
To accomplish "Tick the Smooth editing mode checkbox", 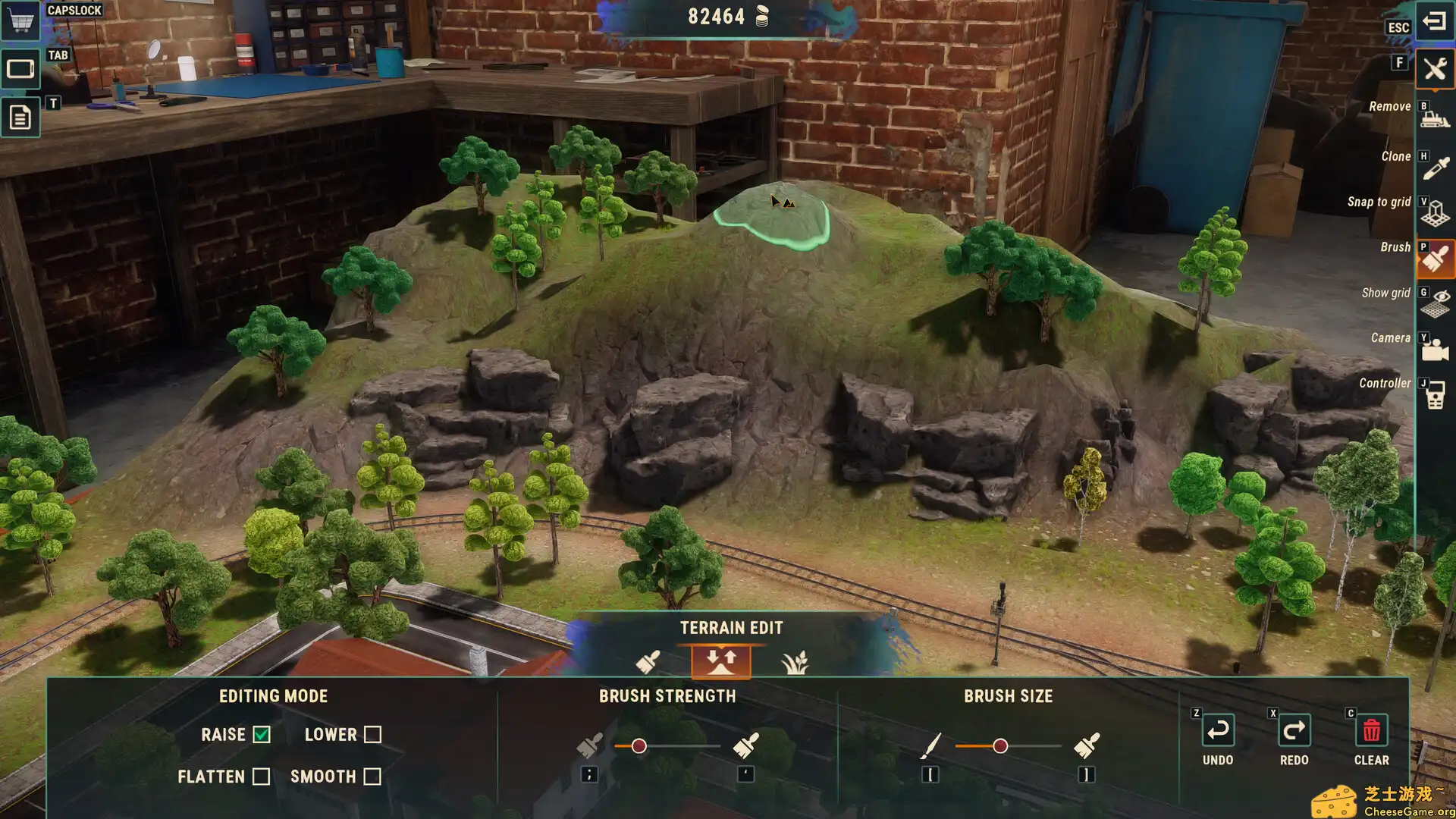I will pos(372,777).
